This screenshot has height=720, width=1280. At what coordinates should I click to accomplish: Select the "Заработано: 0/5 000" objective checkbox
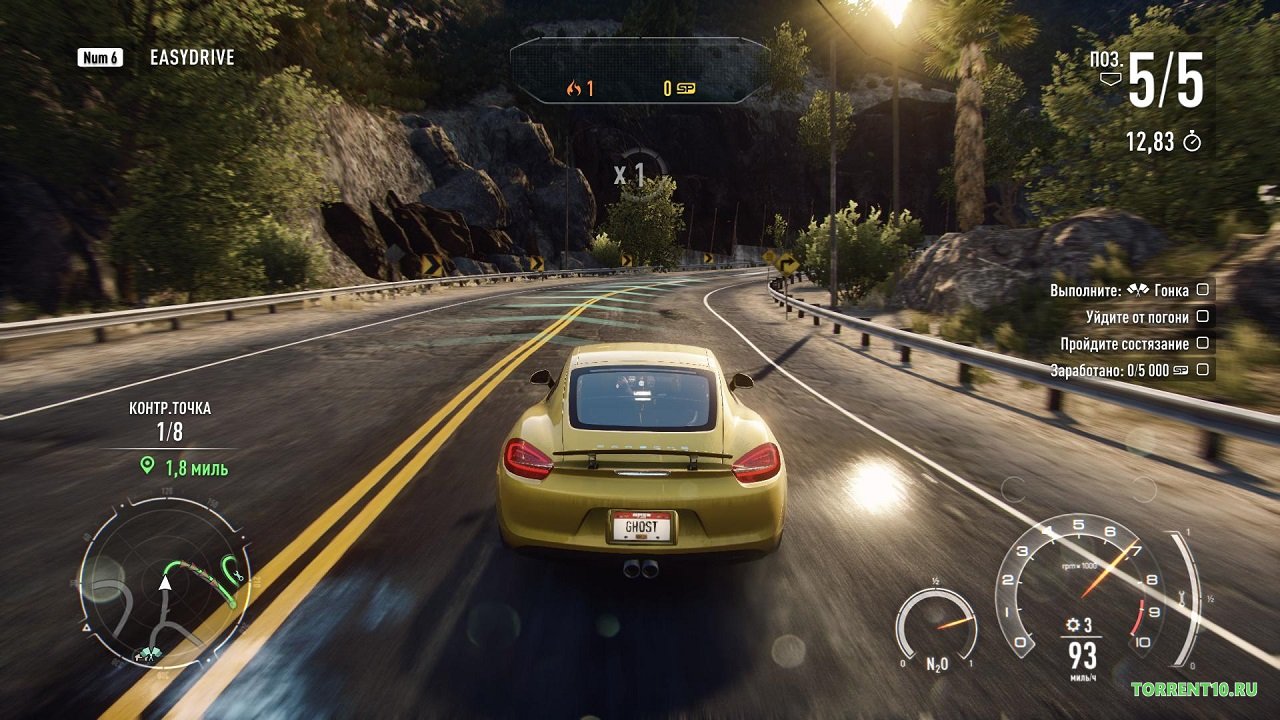tap(1203, 370)
